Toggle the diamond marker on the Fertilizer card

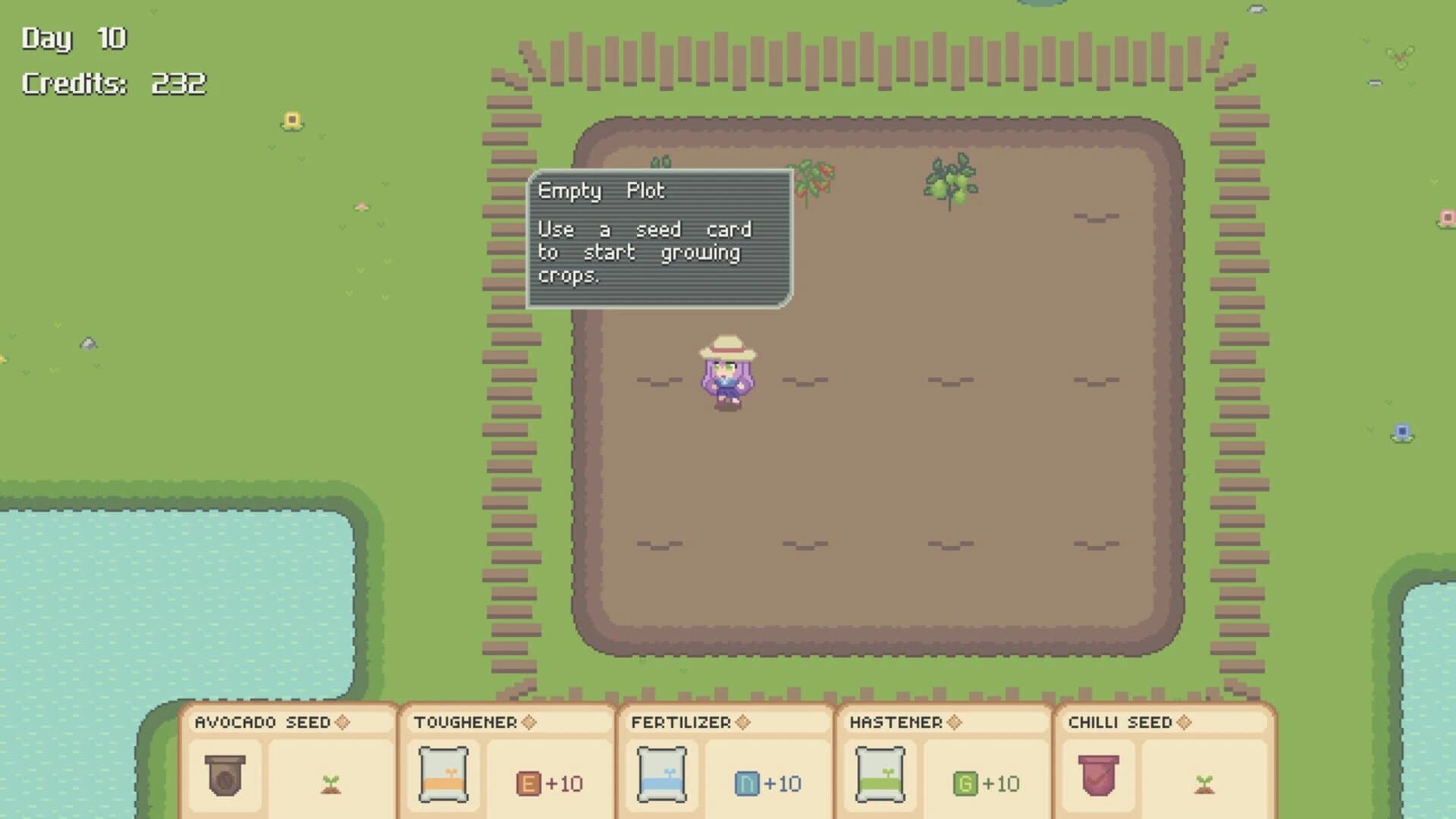point(742,723)
